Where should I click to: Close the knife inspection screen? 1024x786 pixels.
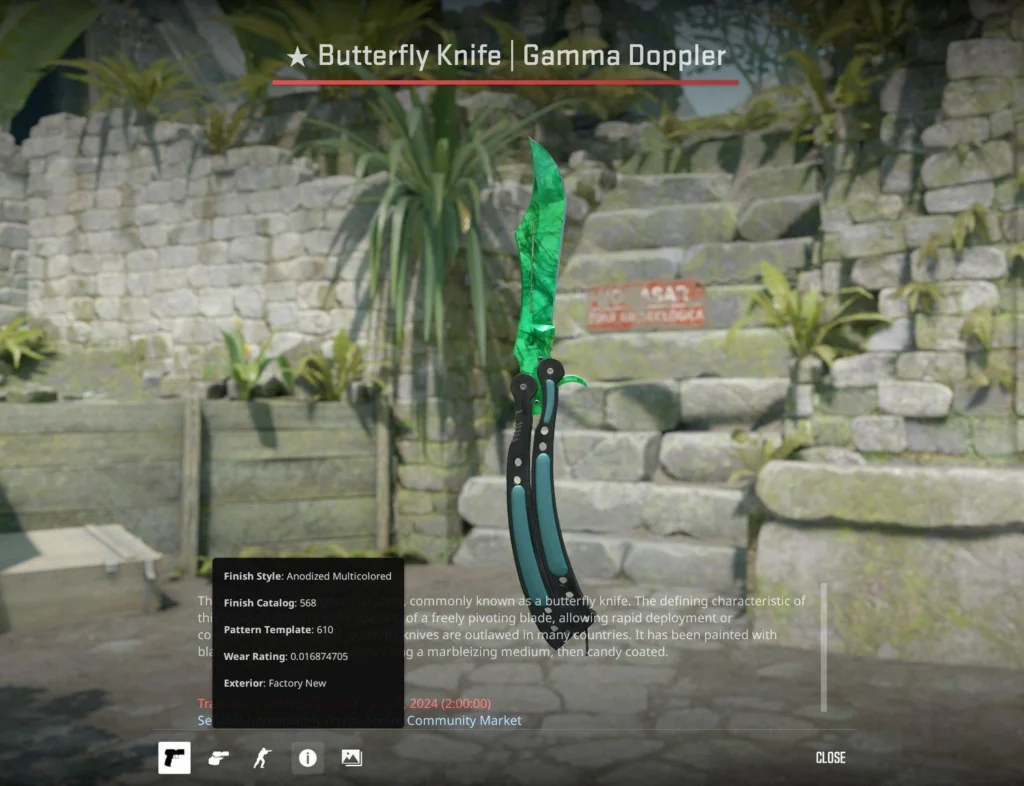tap(830, 758)
